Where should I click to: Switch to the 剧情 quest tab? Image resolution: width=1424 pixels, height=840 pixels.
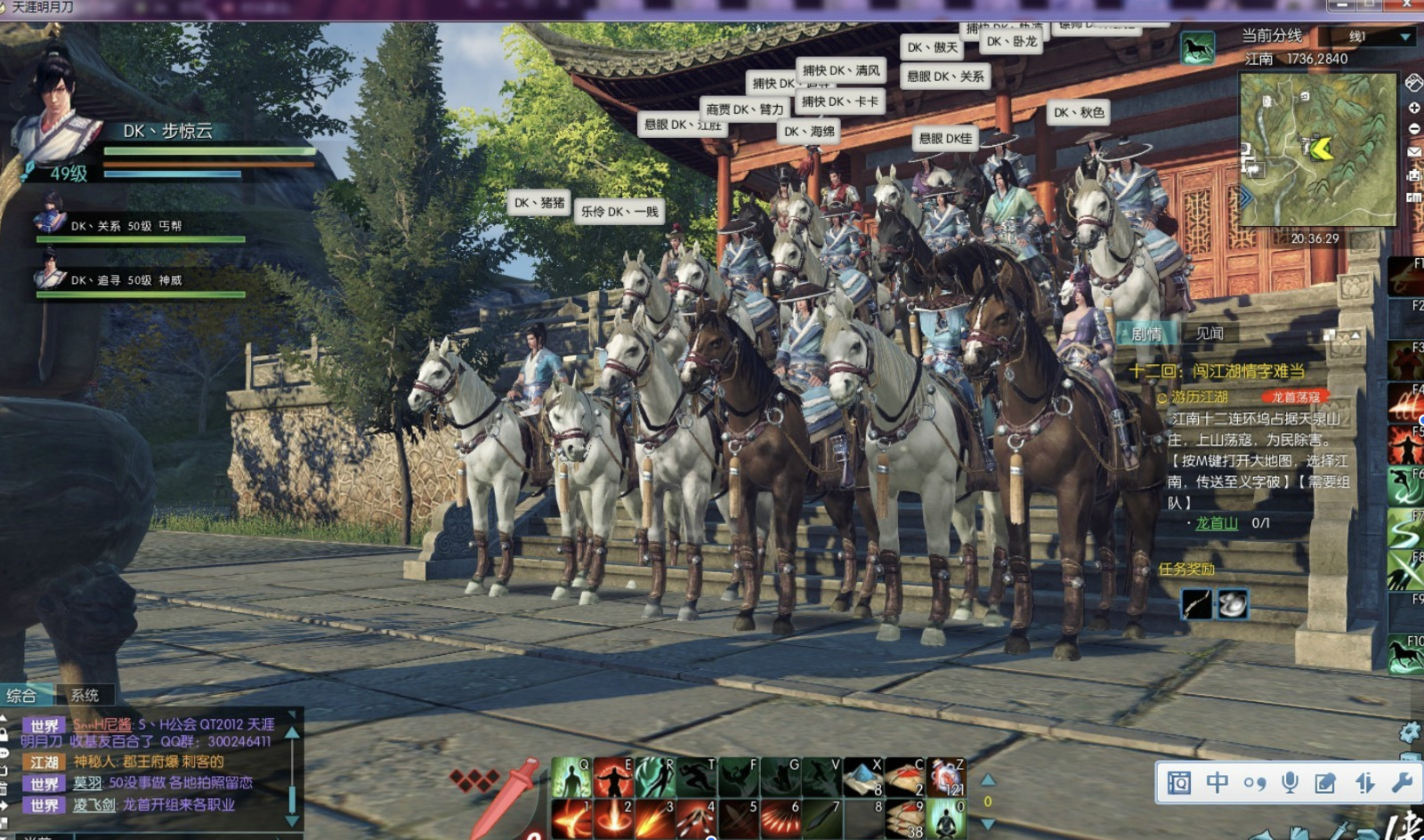coord(1146,334)
